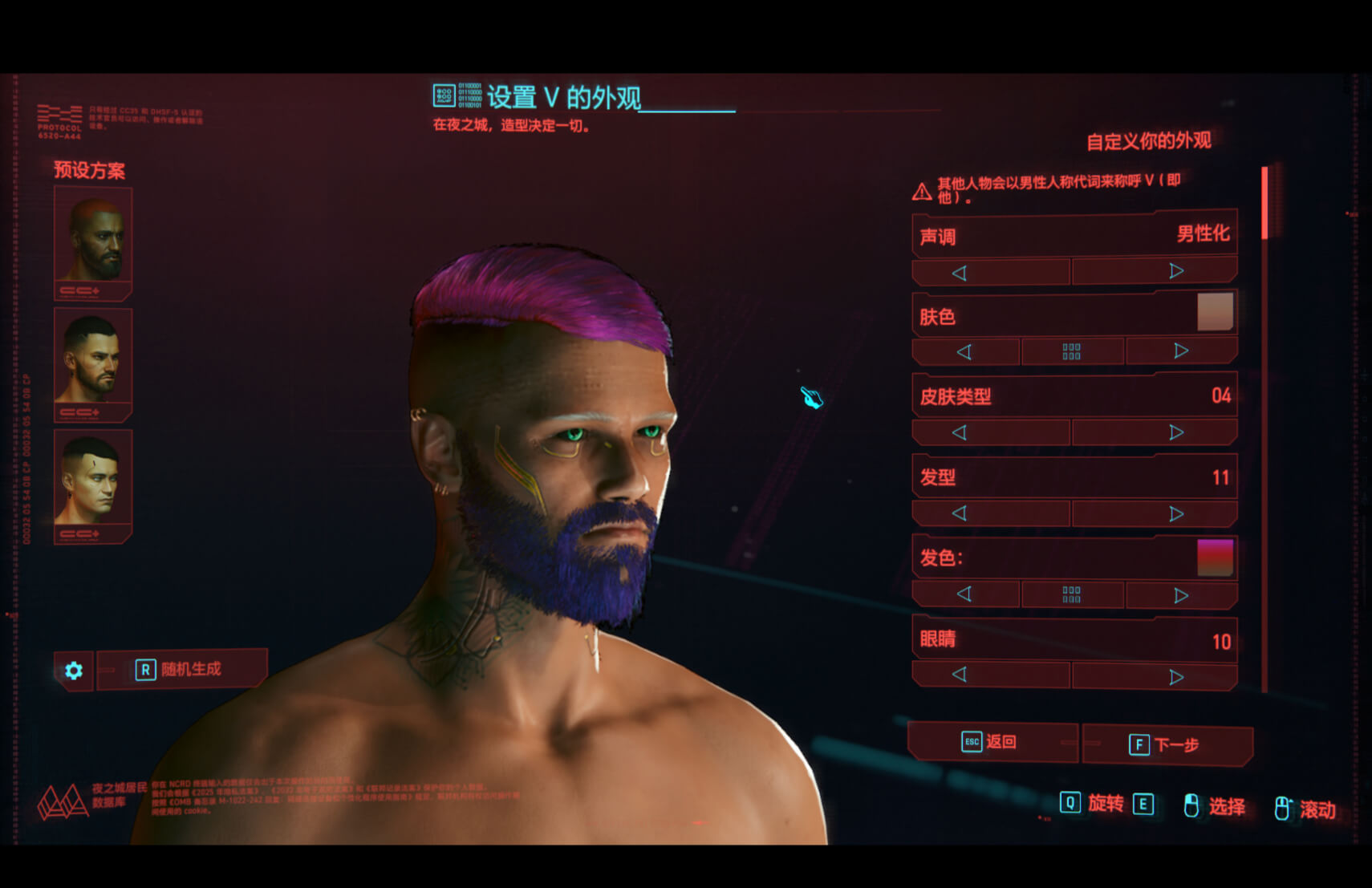The height and width of the screenshot is (888, 1372).
Task: Open the 发色 hair color grid picker
Action: tap(1071, 594)
